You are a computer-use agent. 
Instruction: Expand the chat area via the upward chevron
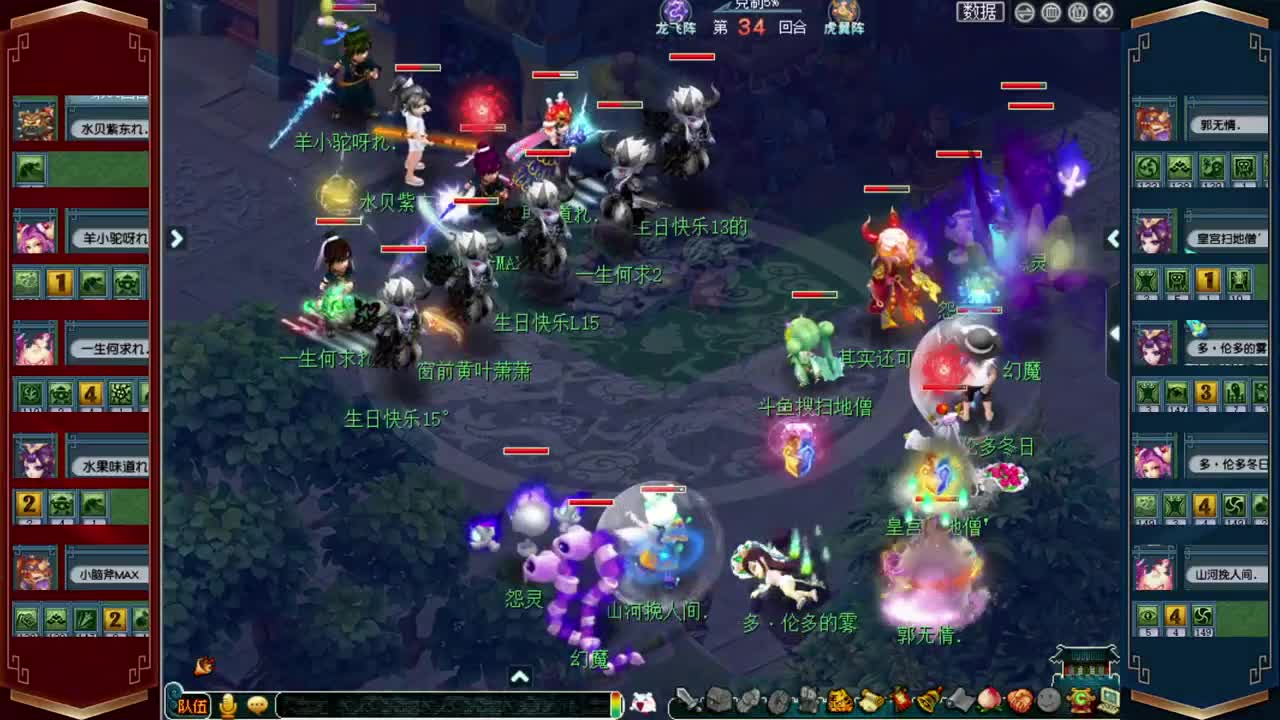click(x=519, y=677)
